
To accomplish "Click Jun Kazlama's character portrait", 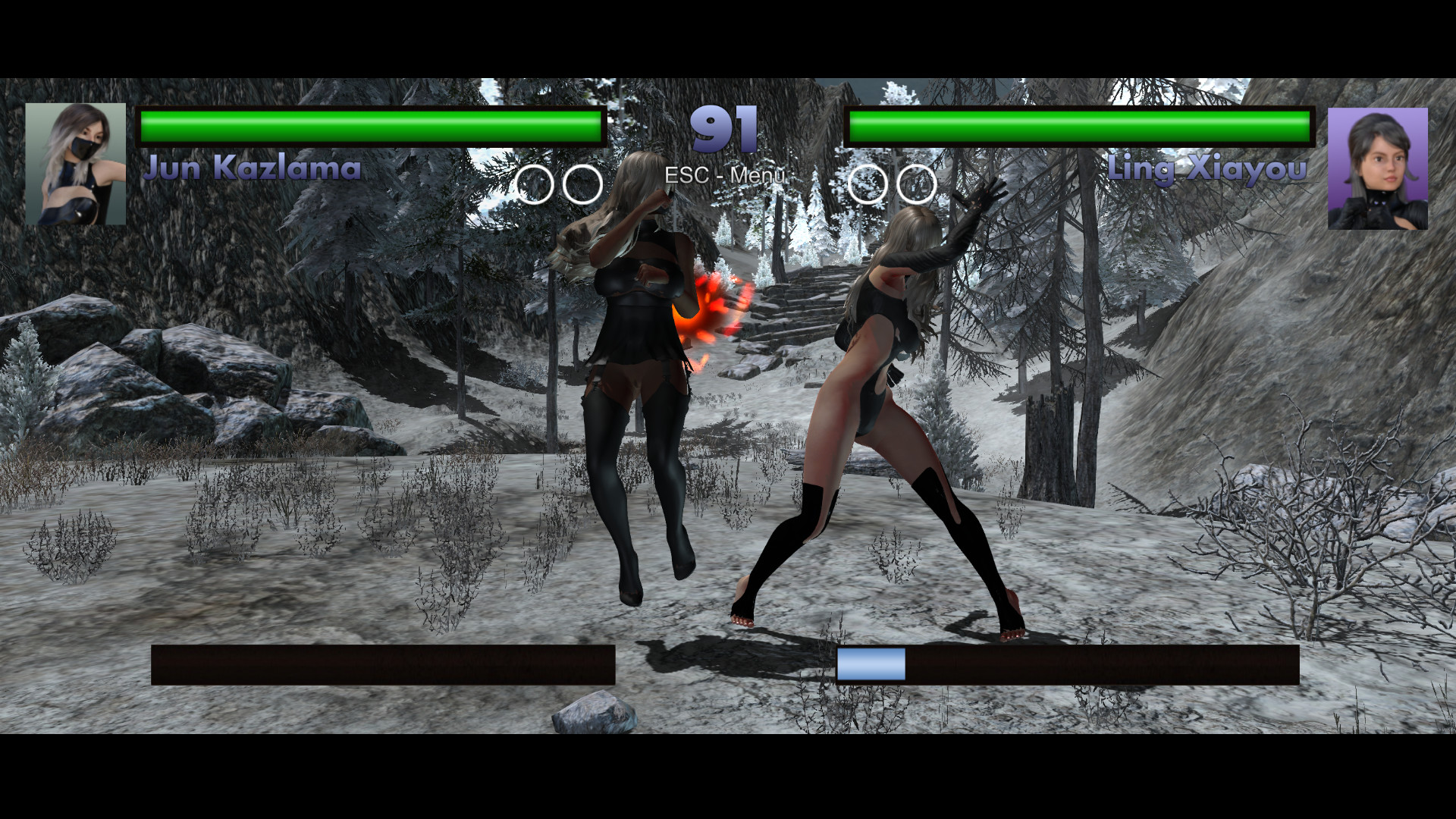I will point(76,163).
